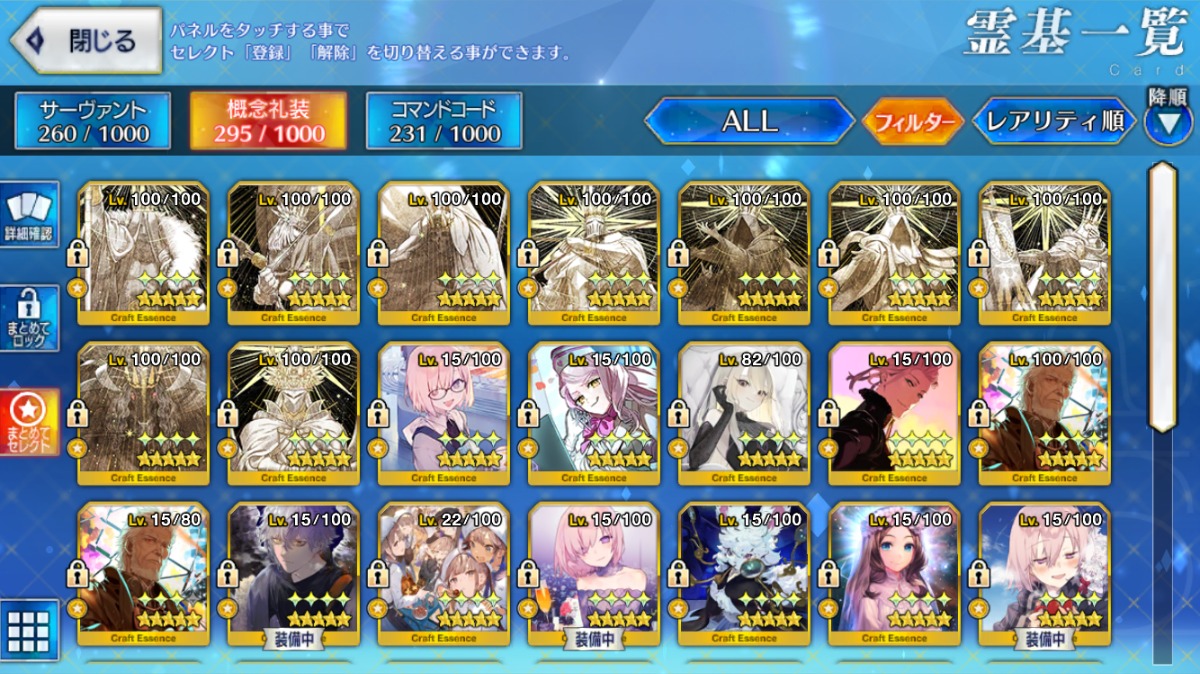Open 詳細確認 card details mode
This screenshot has height=674, width=1200.
(x=32, y=215)
